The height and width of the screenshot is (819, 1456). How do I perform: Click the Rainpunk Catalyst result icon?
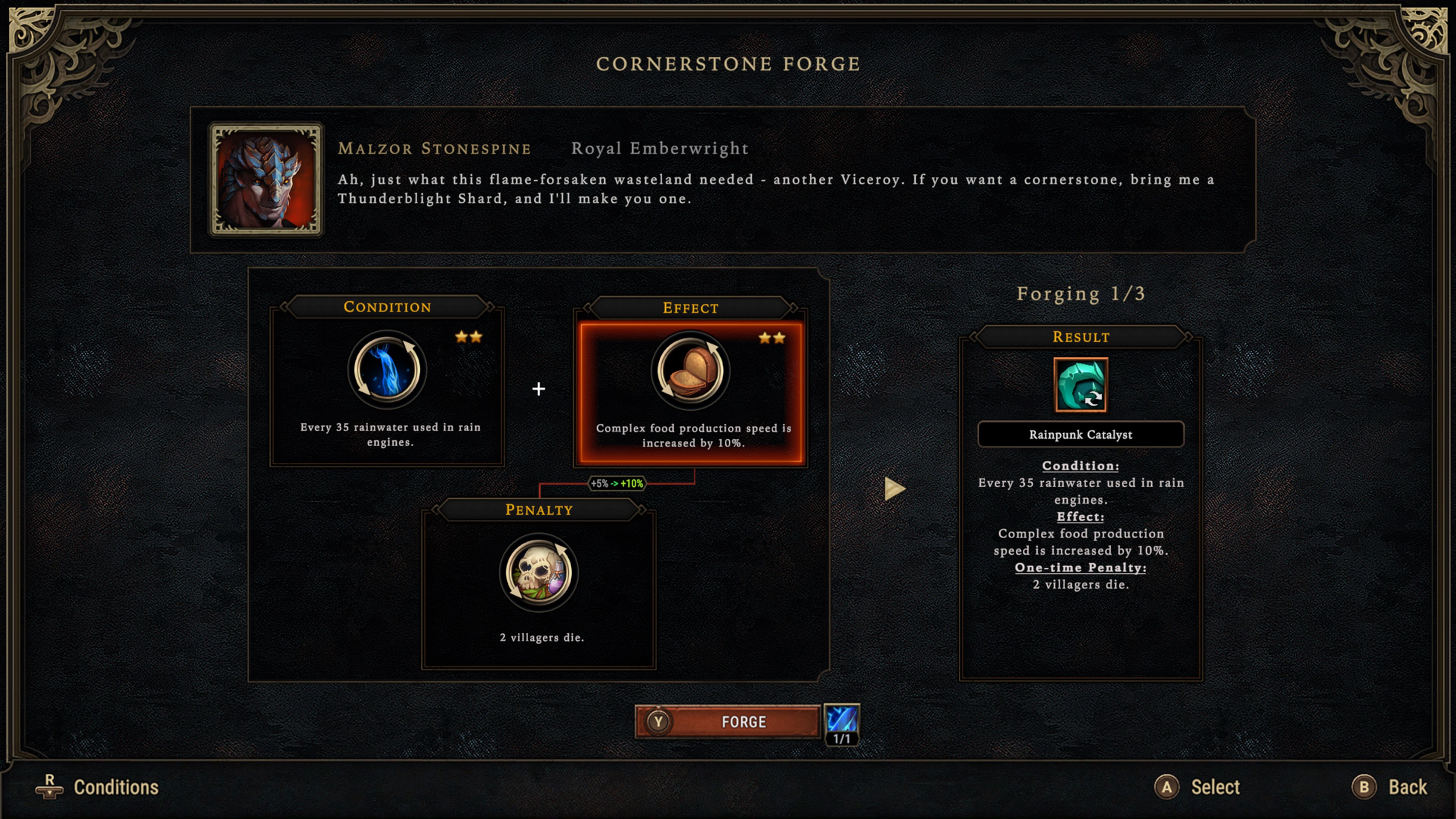click(x=1080, y=385)
